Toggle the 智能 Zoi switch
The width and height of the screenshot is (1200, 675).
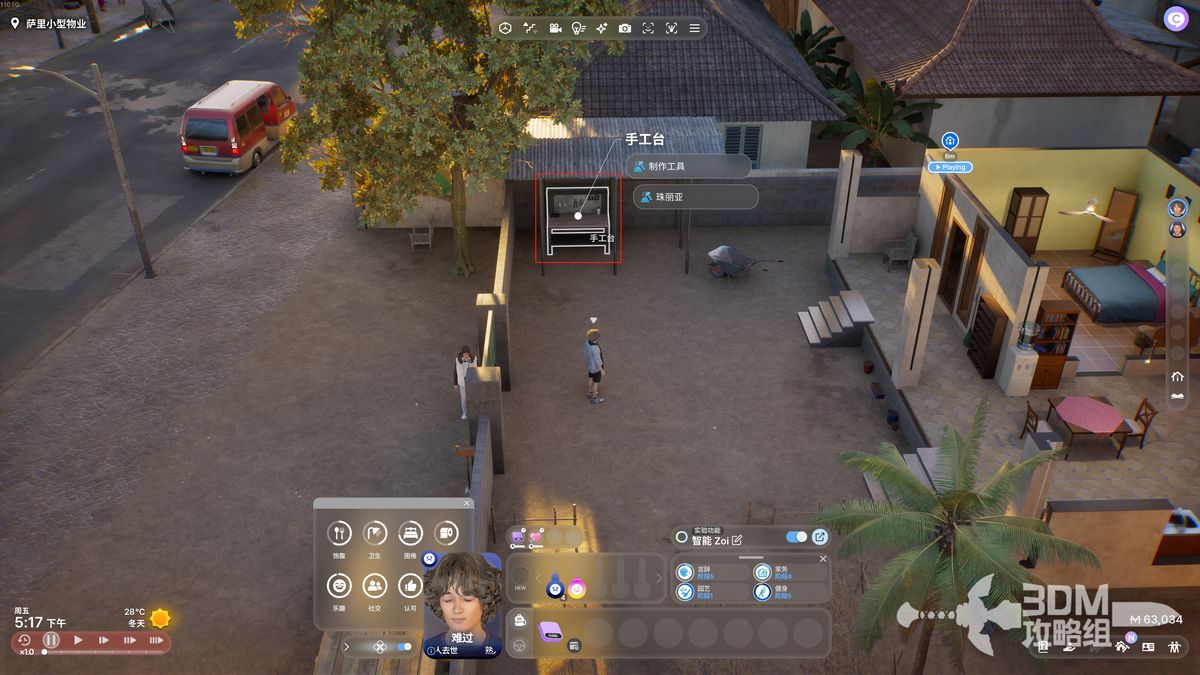click(797, 537)
